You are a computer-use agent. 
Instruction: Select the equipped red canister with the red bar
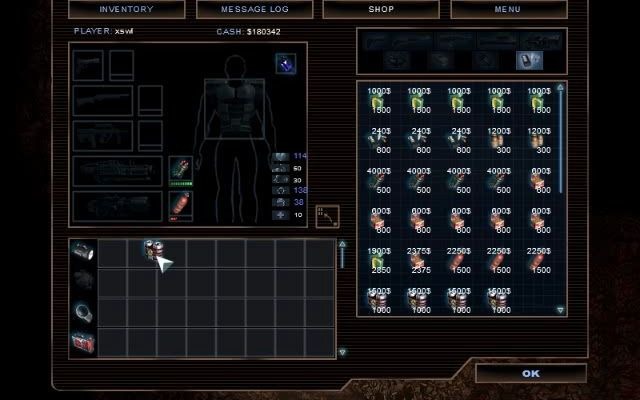tap(180, 205)
